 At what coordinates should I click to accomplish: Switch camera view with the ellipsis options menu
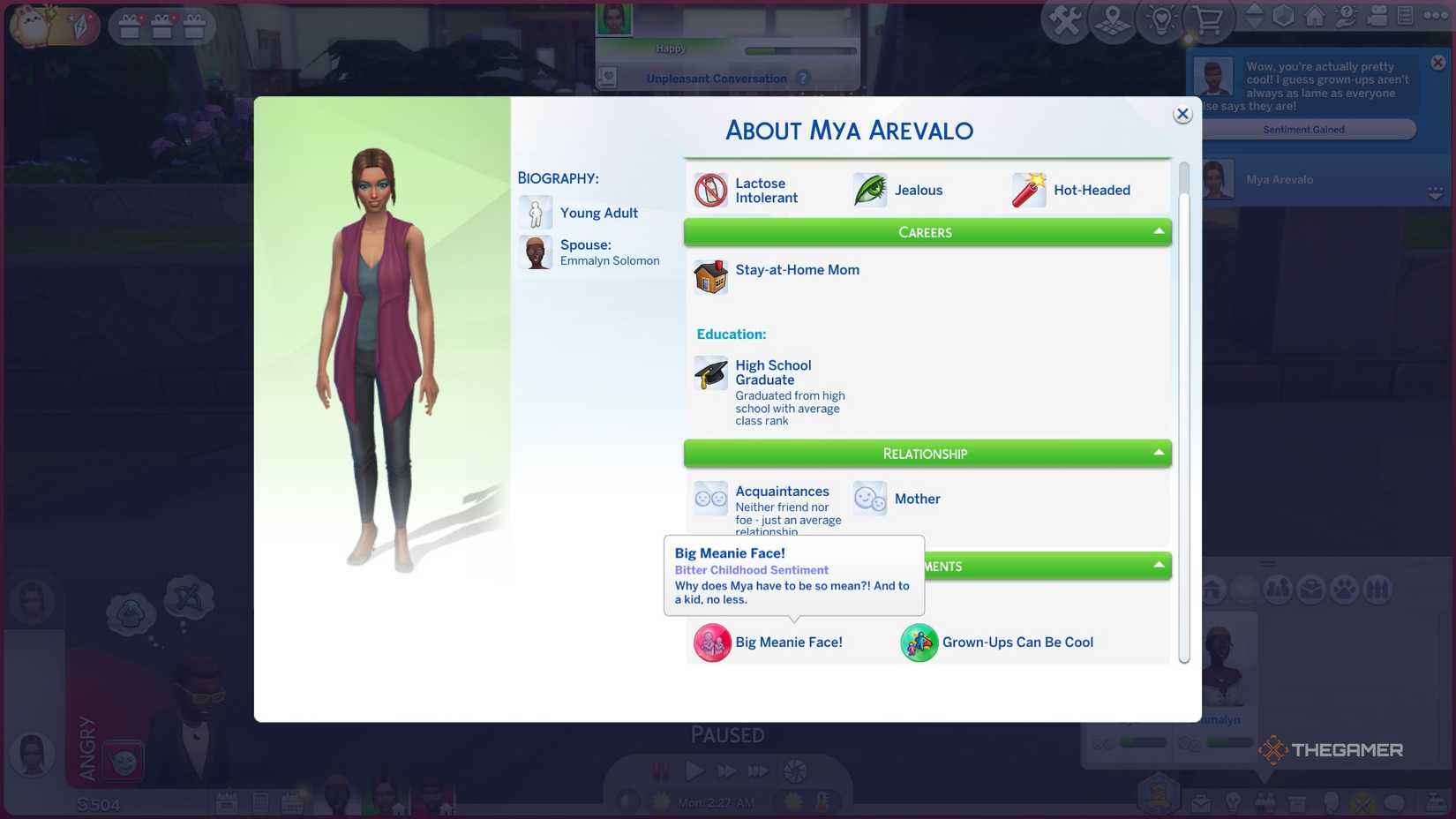coord(1435,15)
